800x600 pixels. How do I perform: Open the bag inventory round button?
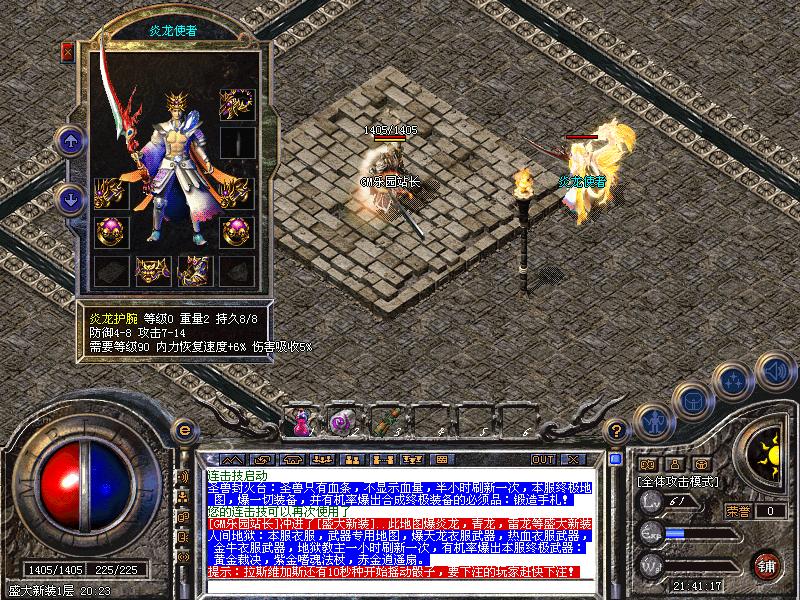tap(692, 399)
